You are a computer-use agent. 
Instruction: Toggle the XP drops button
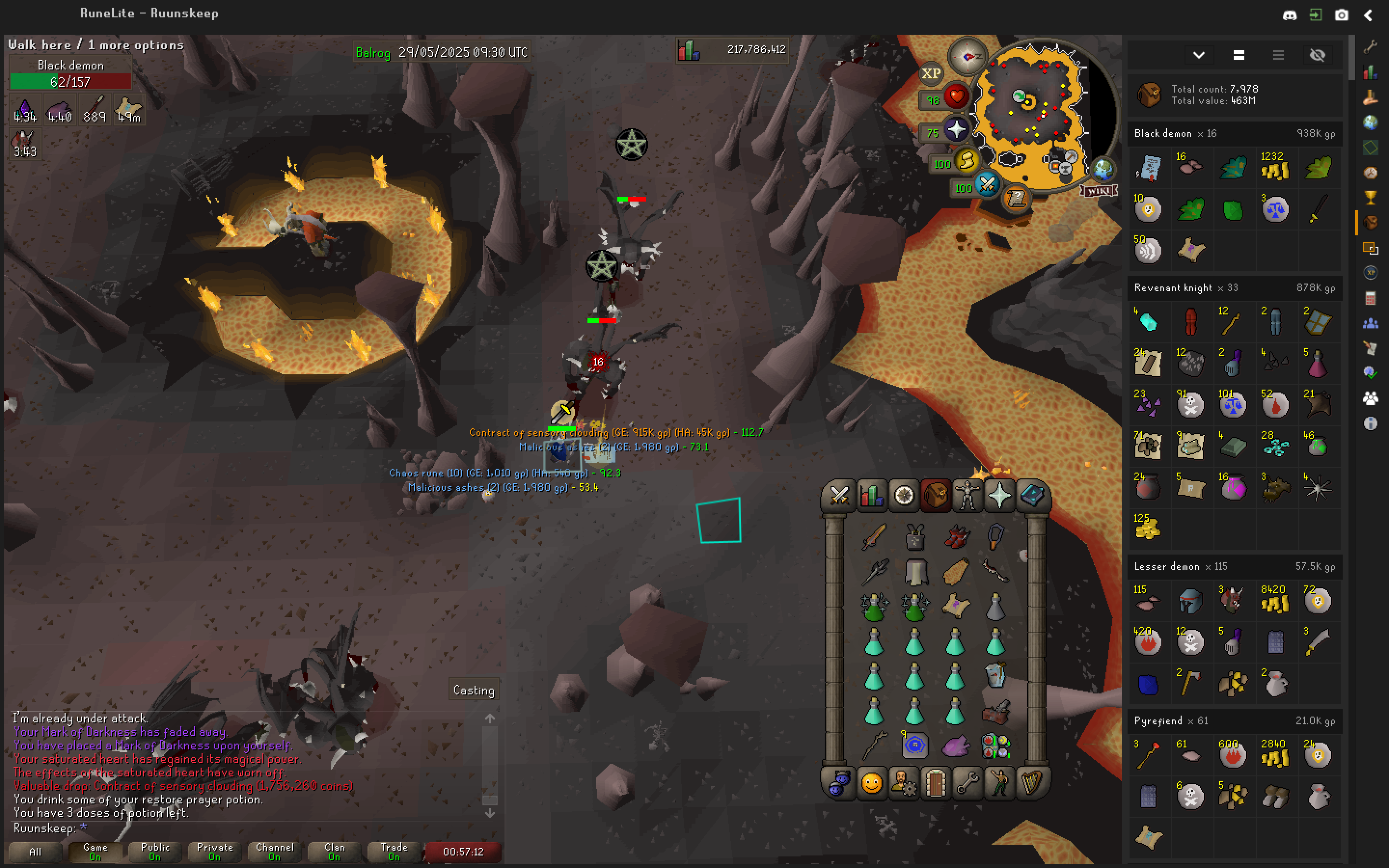click(930, 73)
